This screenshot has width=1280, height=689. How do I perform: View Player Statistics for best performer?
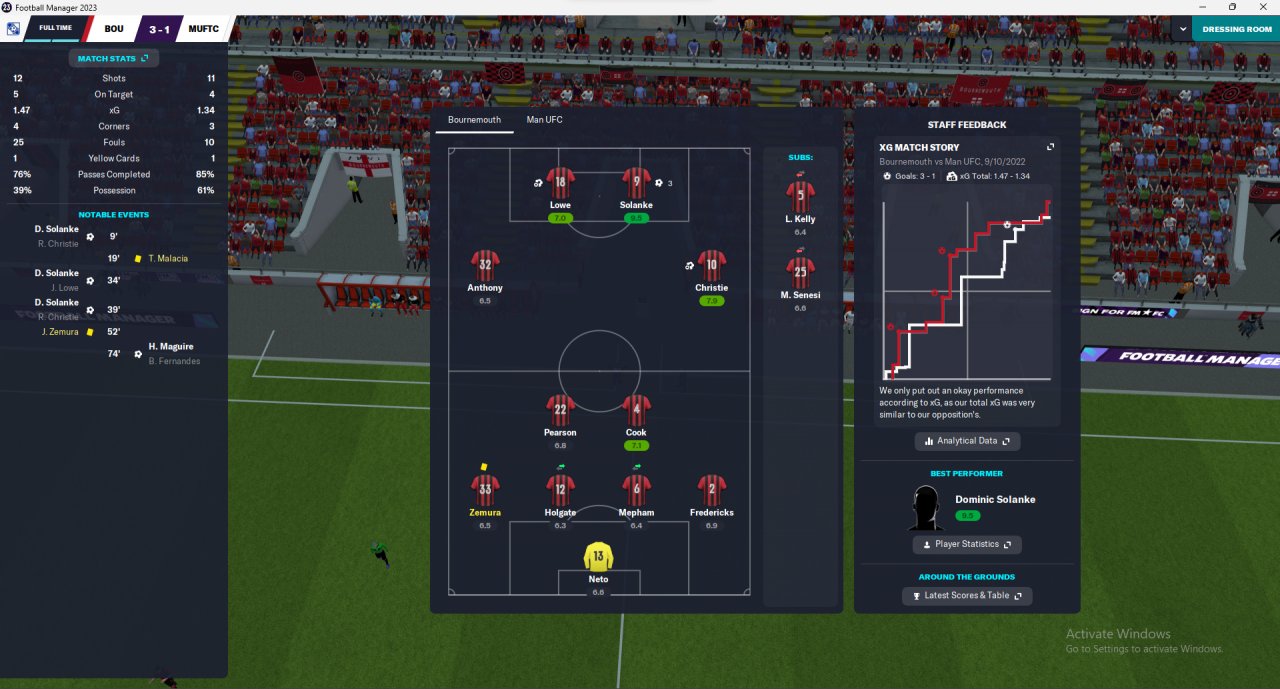[x=966, y=545]
